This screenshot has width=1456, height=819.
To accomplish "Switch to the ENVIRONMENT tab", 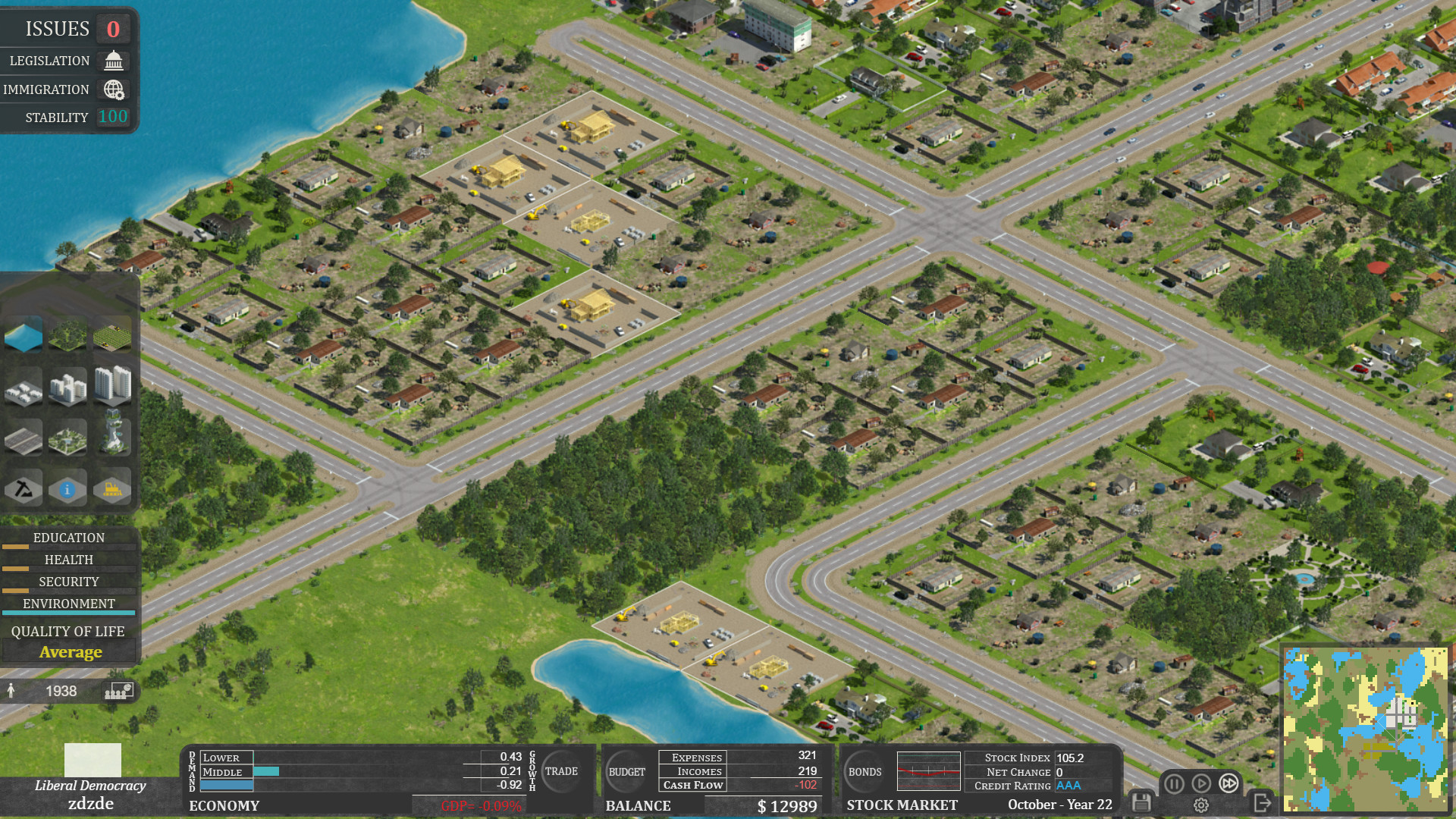I will point(69,604).
